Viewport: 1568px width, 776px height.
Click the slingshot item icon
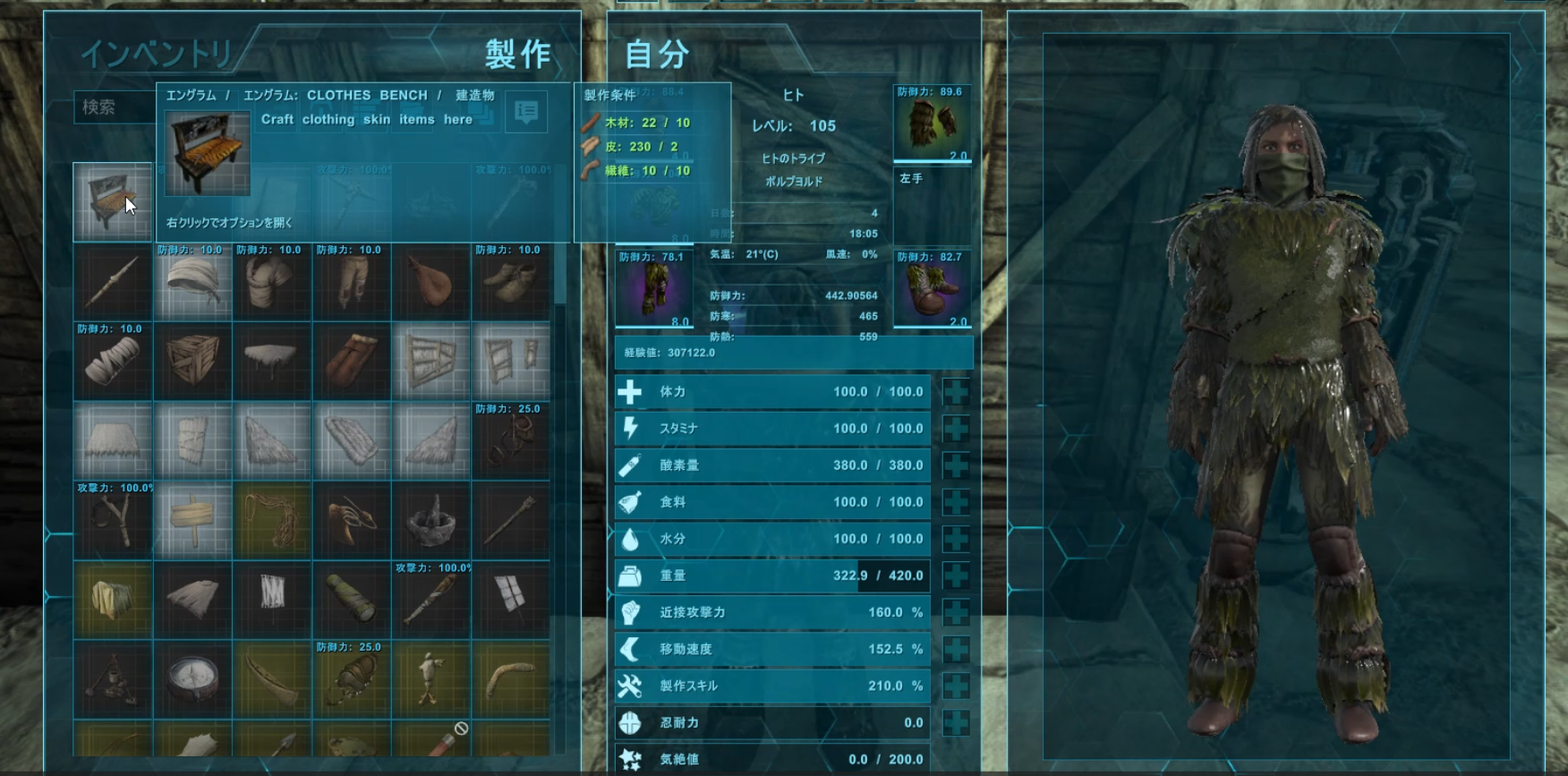[x=112, y=517]
